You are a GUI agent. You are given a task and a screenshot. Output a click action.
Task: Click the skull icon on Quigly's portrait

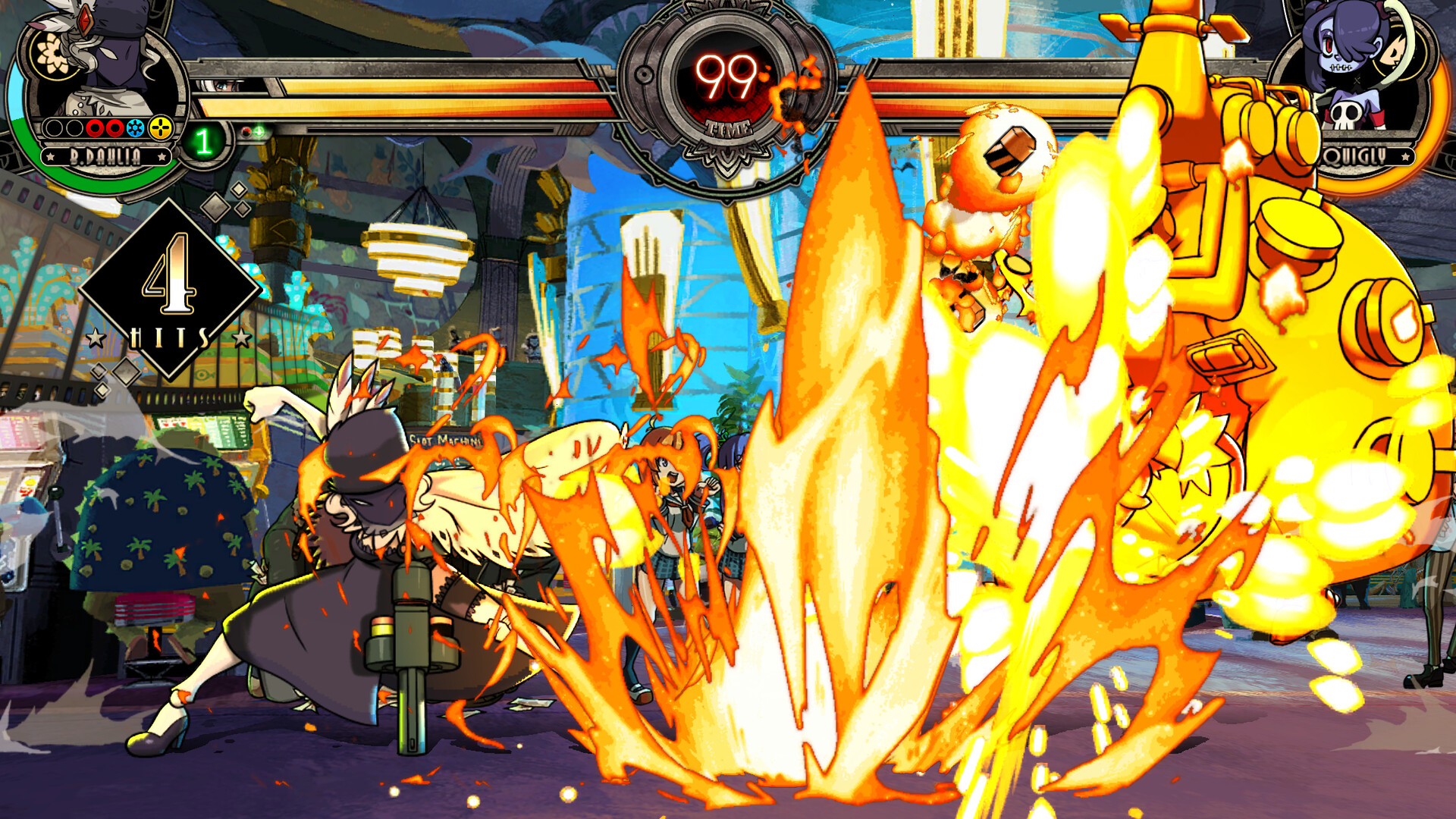tap(1346, 115)
